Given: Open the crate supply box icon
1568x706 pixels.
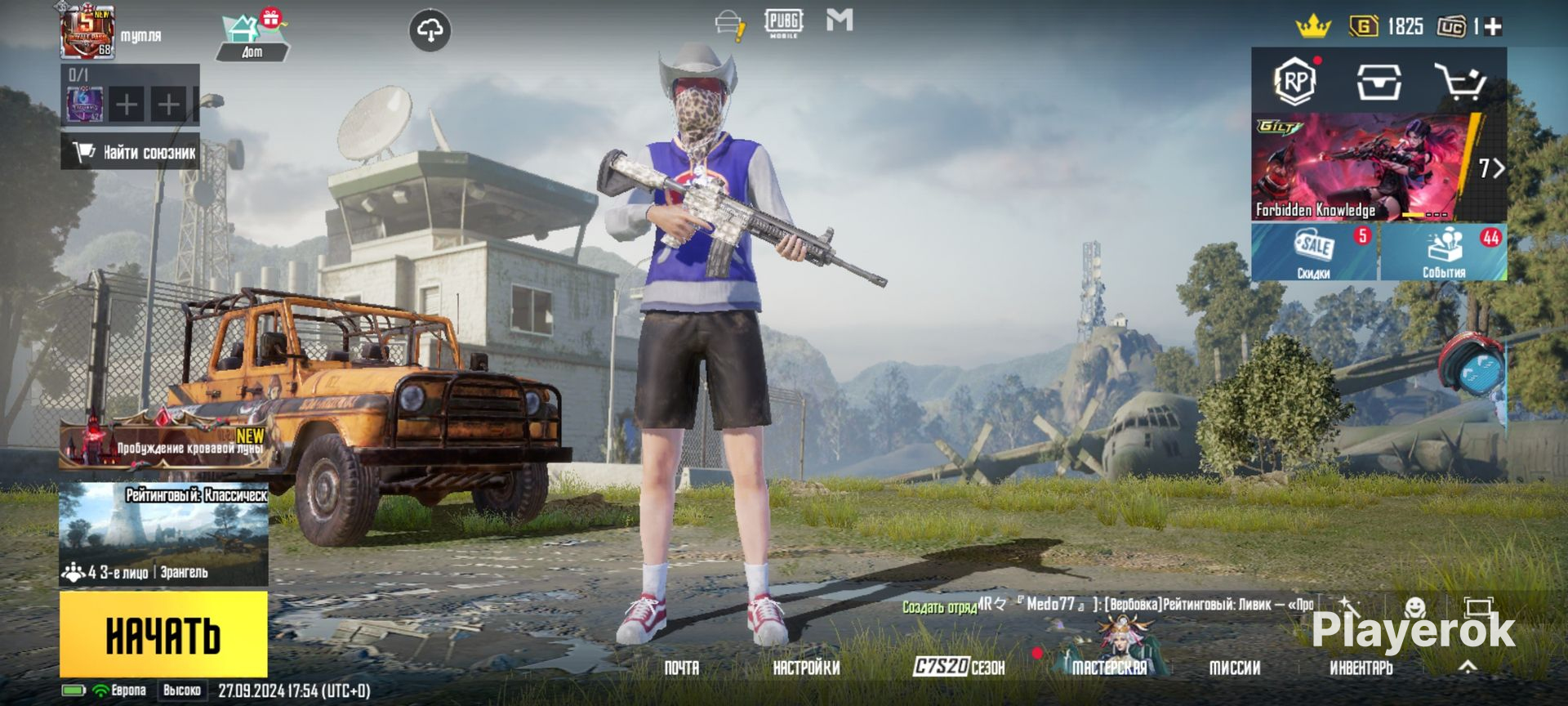Looking at the screenshot, I should [x=1379, y=82].
